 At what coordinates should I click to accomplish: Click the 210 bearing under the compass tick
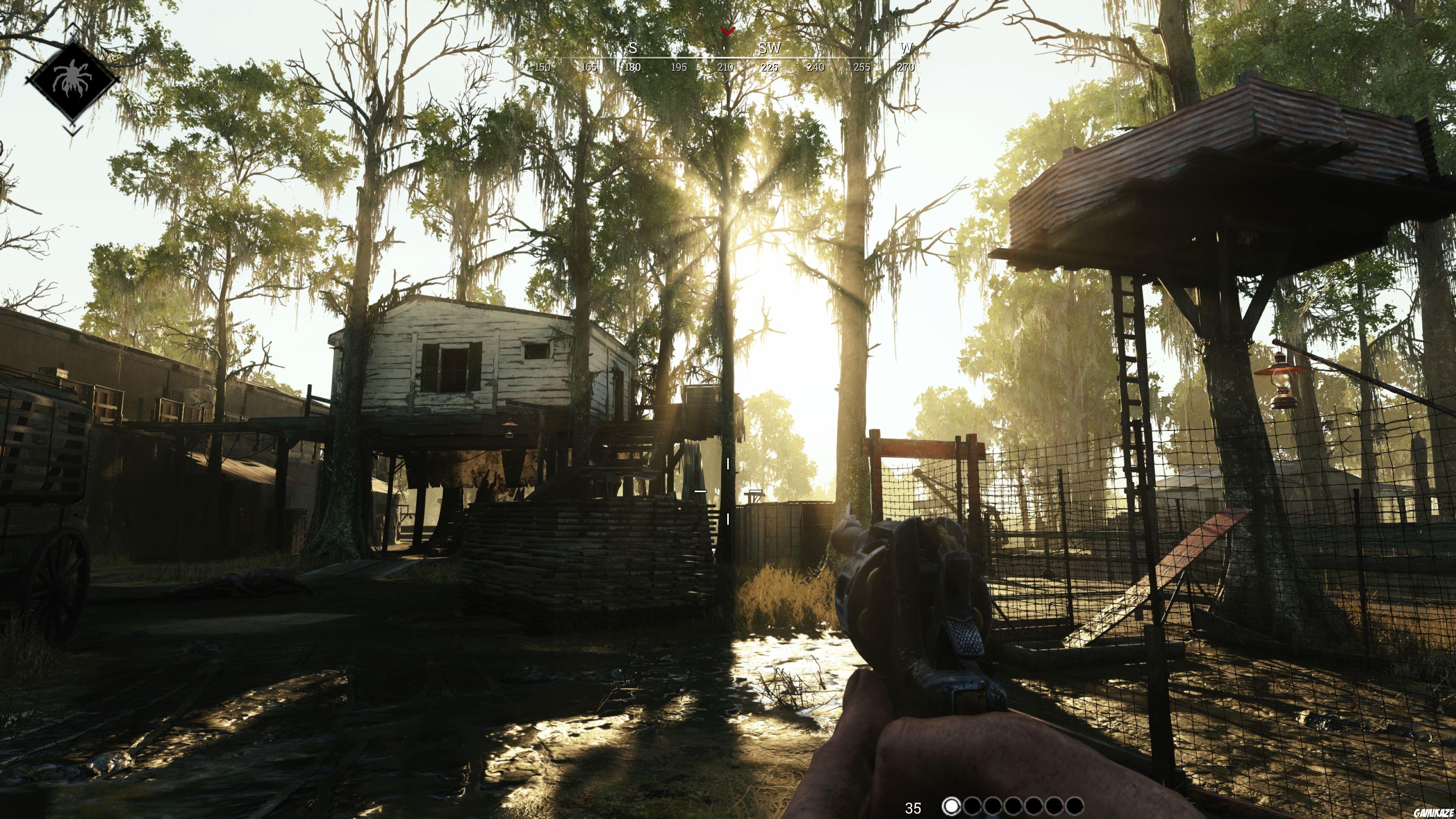[x=726, y=68]
